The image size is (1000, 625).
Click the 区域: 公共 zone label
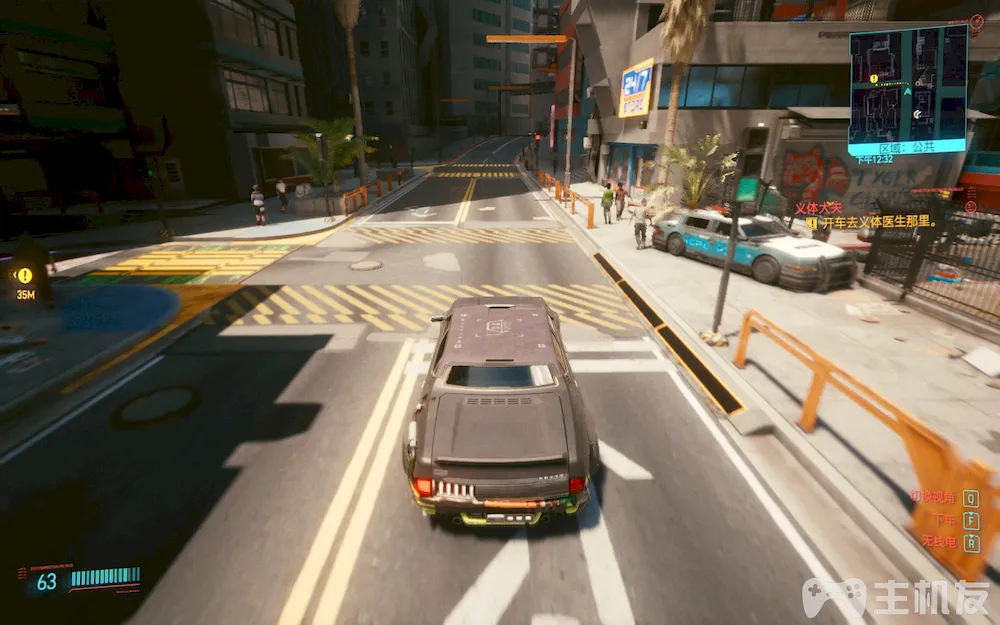point(905,147)
